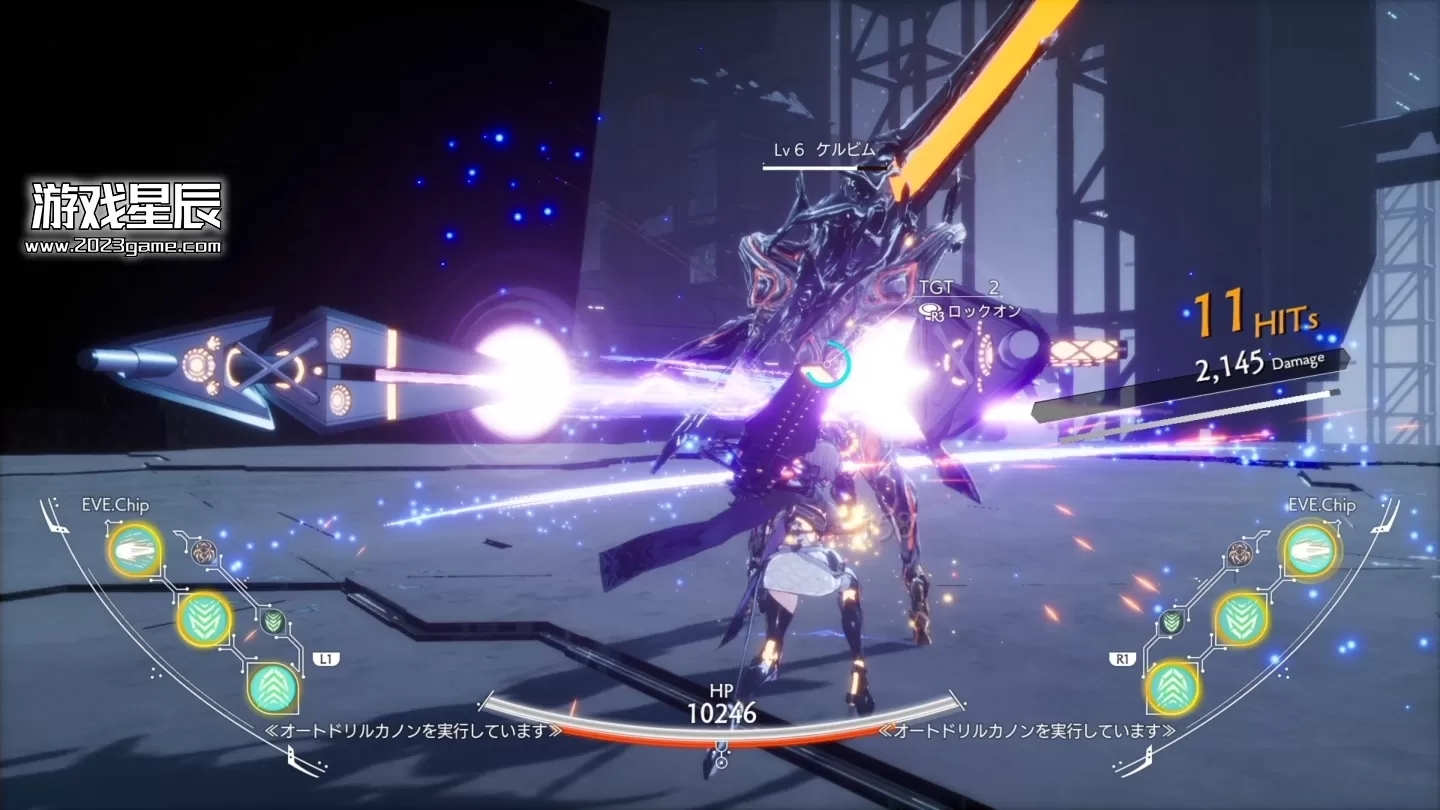The width and height of the screenshot is (1440, 810).
Task: Select the bottom chevron skill icon near L1
Action: pos(273,688)
